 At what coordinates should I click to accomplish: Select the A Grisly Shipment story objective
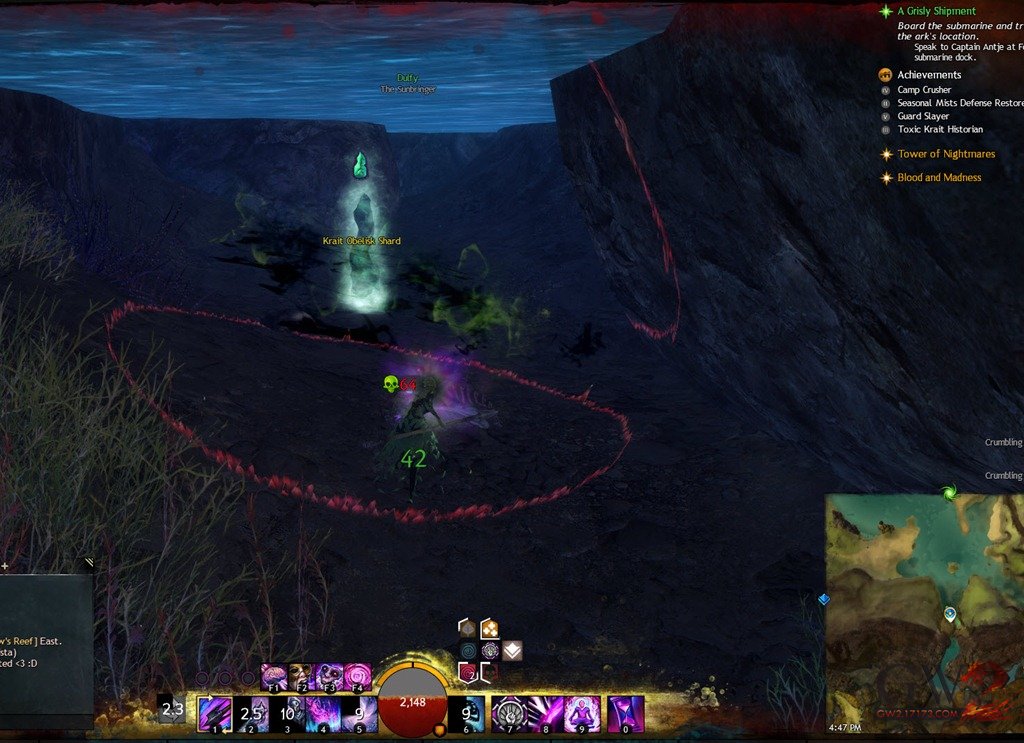pos(936,12)
